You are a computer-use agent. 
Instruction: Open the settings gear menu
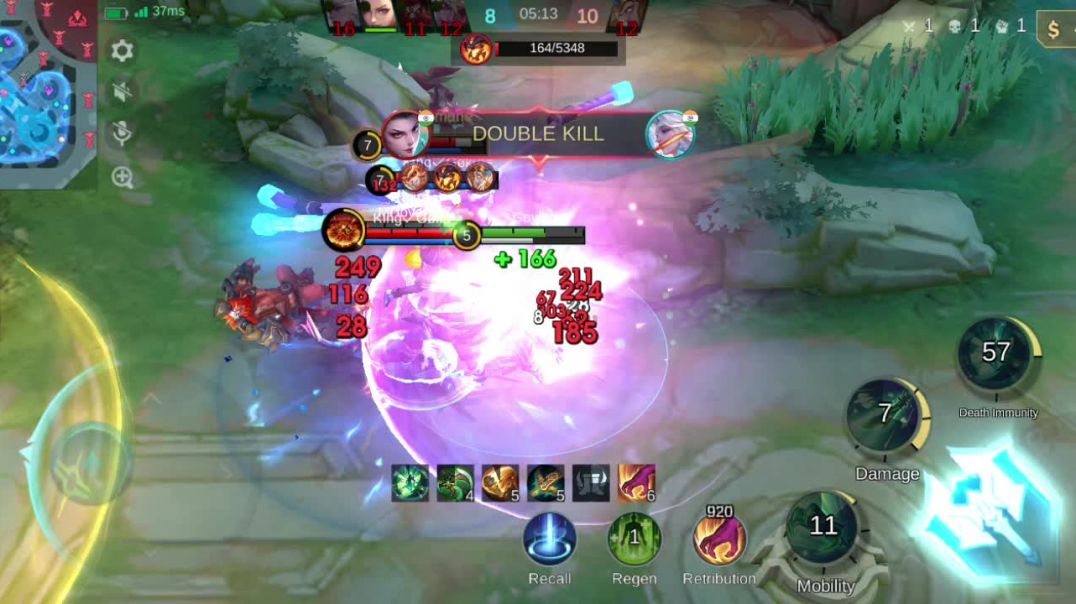pyautogui.click(x=122, y=50)
